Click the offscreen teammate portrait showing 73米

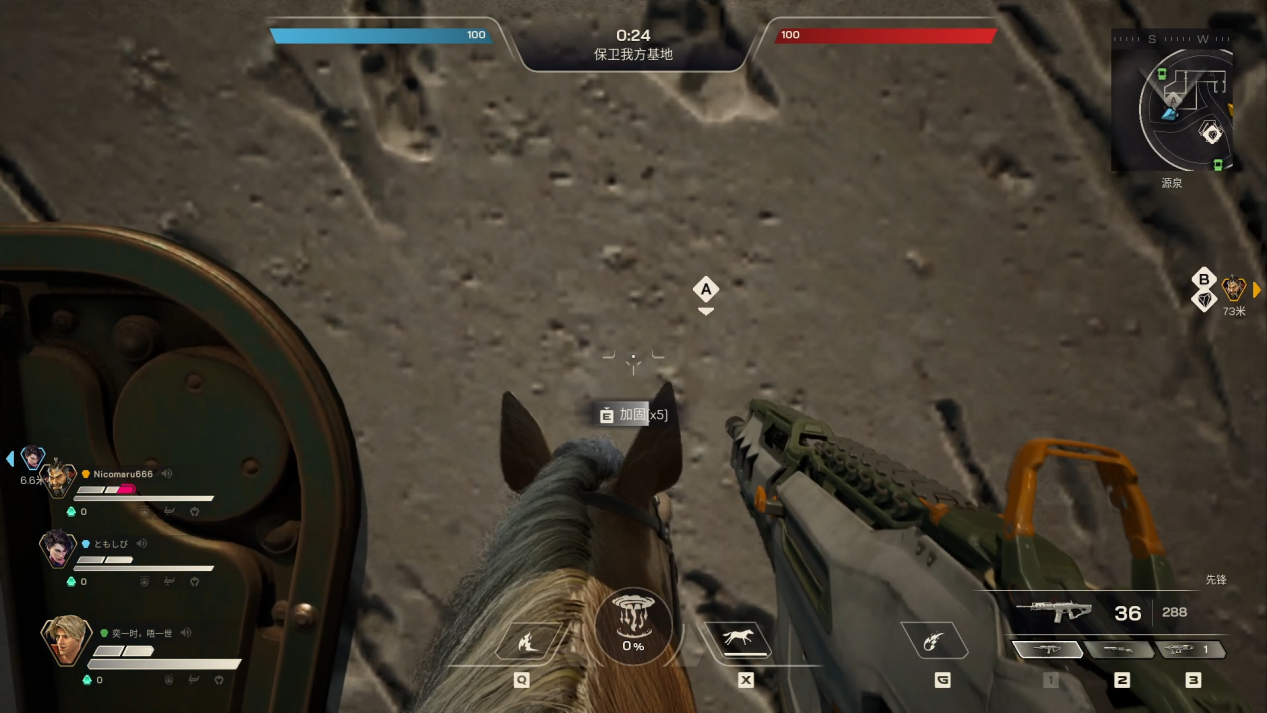pyautogui.click(x=1234, y=290)
